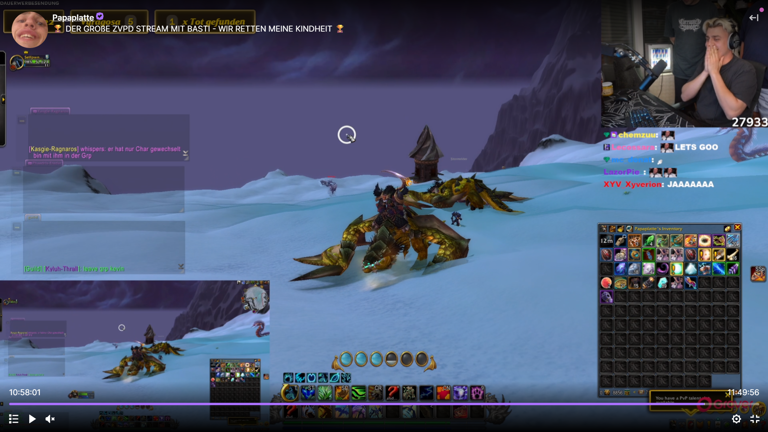Select the green leaf item in the inventory
This screenshot has width=768, height=432.
[648, 241]
